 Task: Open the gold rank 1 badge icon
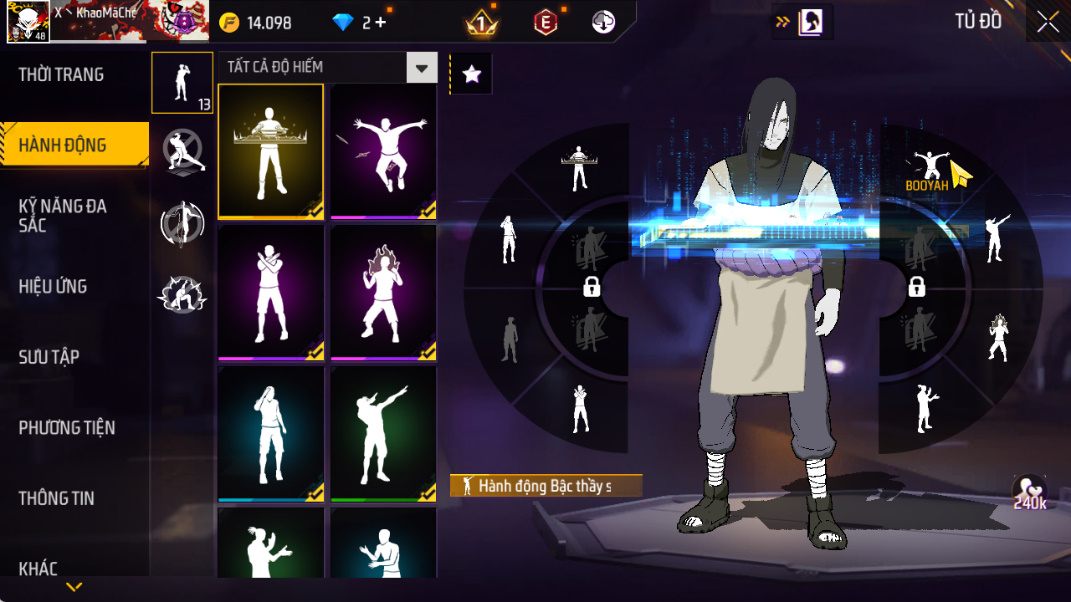481,23
